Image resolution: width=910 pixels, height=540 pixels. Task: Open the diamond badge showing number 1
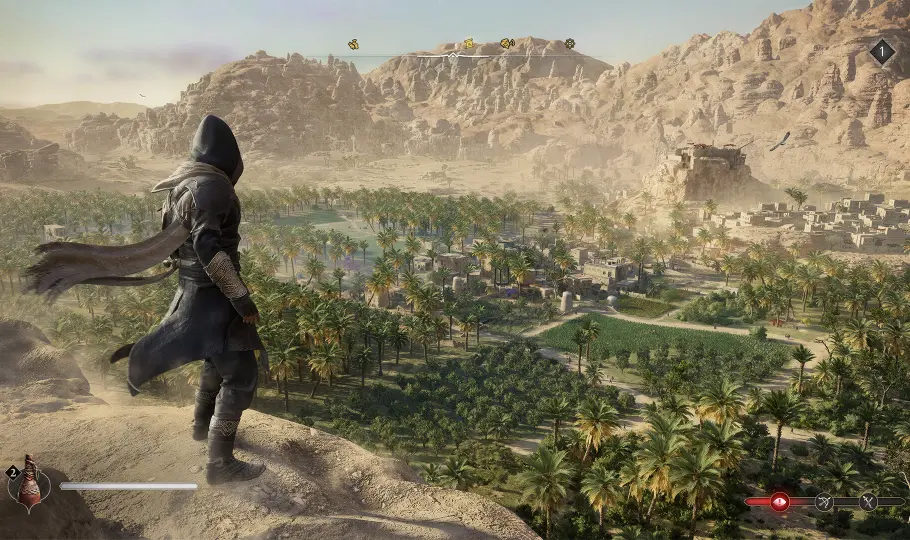[x=882, y=52]
